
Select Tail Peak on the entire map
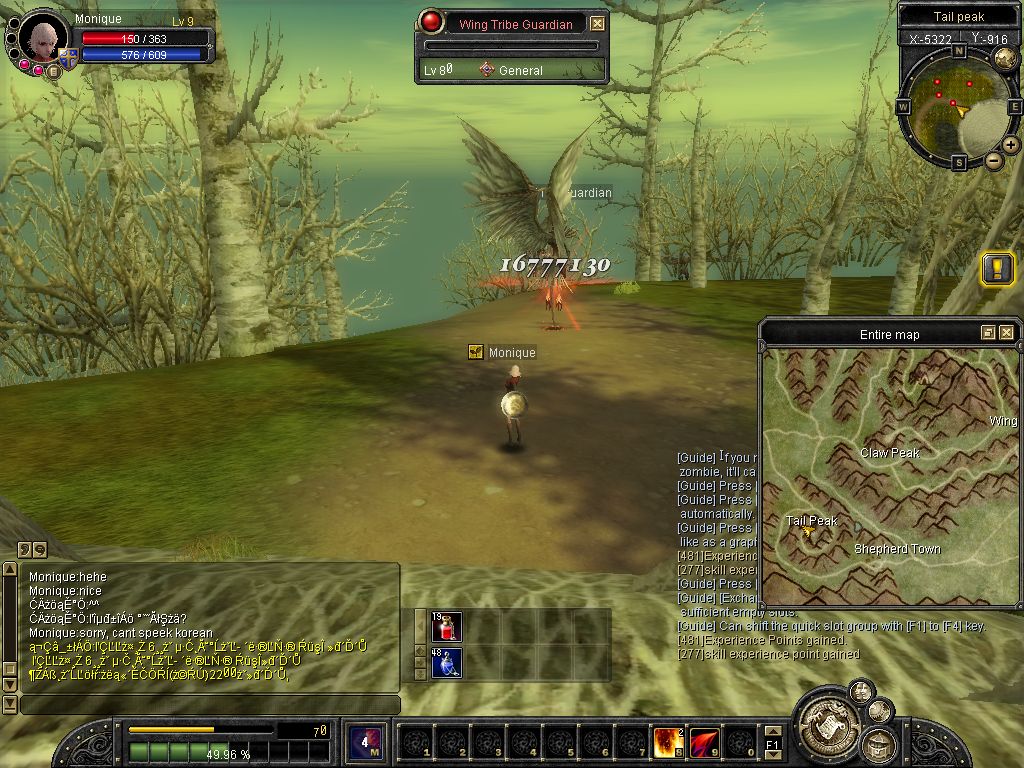(811, 521)
